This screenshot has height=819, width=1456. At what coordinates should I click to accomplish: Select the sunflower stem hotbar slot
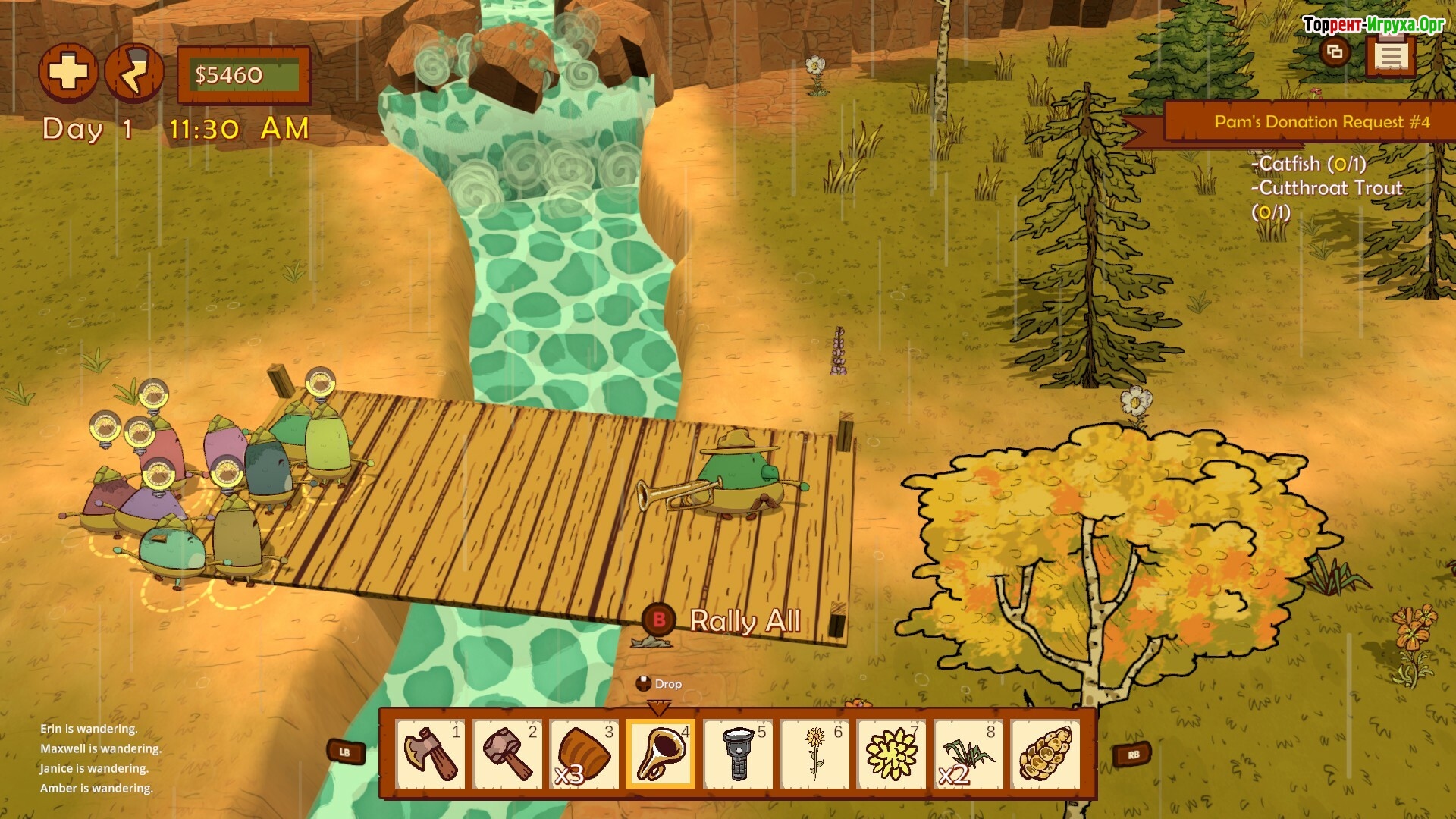(814, 754)
